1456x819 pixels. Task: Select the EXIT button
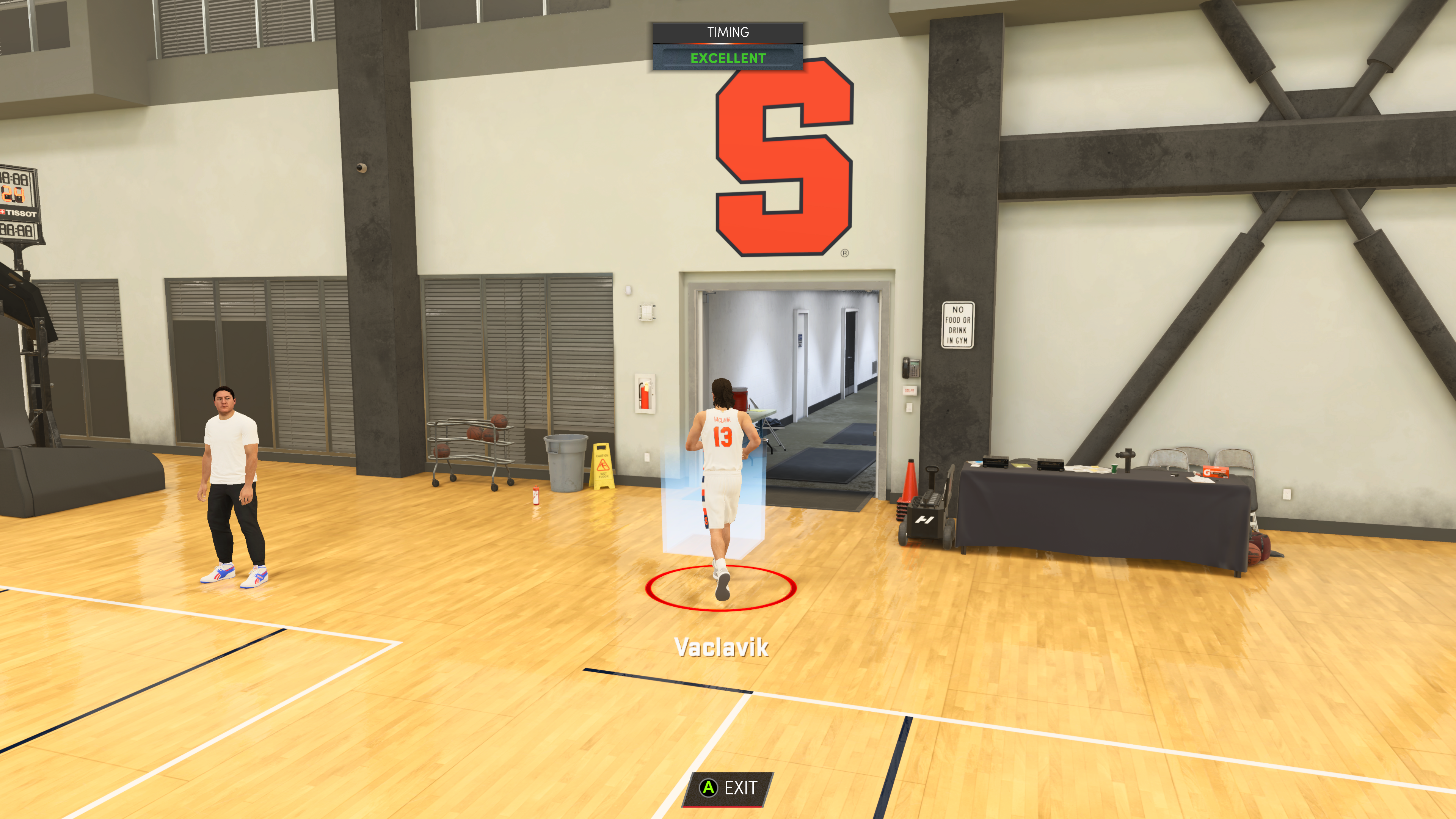(x=728, y=788)
